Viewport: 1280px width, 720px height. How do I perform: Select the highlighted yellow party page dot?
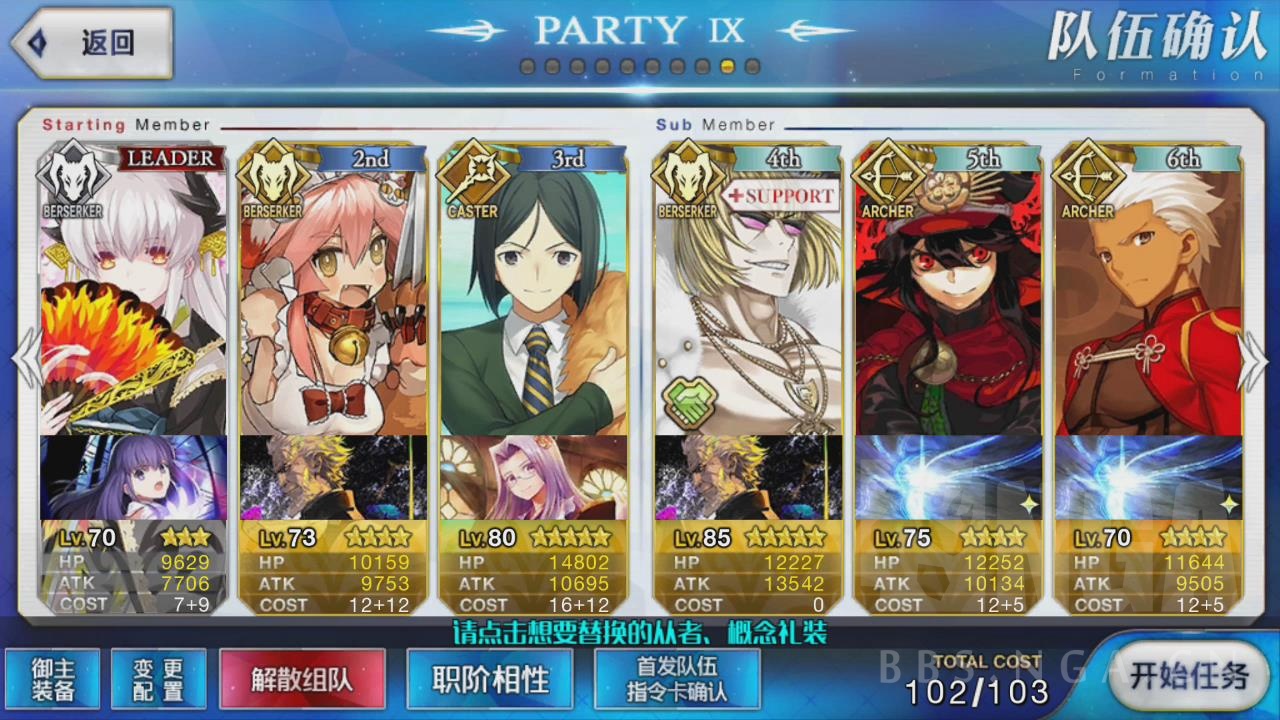click(x=728, y=67)
